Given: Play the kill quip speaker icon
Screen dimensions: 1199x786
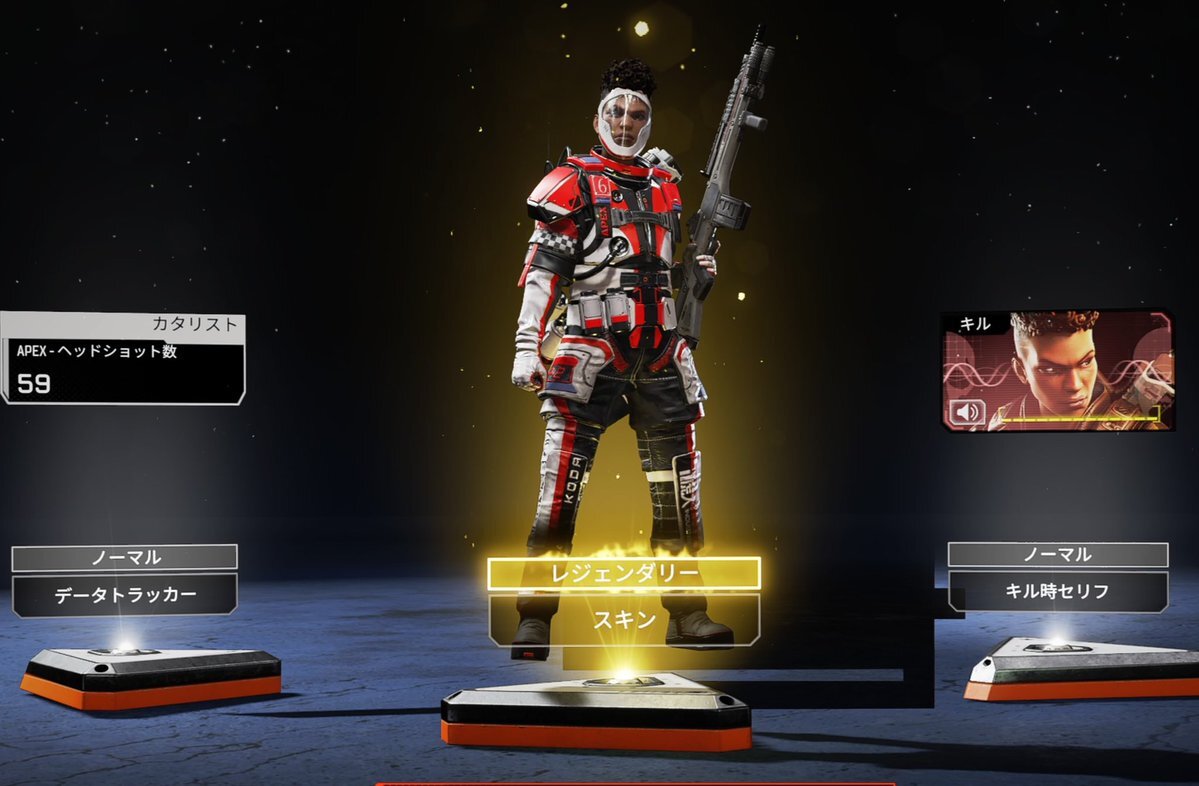Looking at the screenshot, I should coord(968,412).
